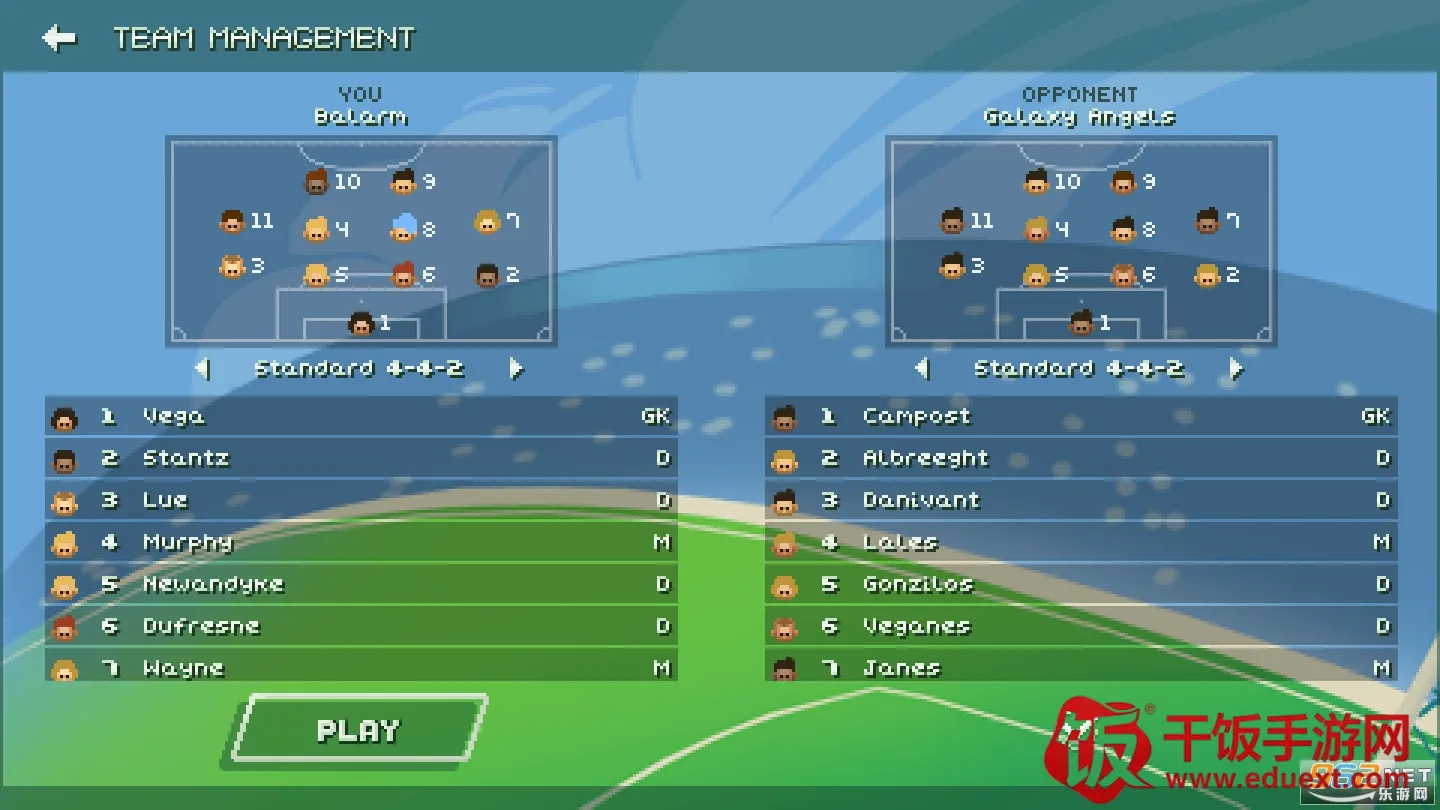Pick Lue from your player list

pyautogui.click(x=360, y=501)
